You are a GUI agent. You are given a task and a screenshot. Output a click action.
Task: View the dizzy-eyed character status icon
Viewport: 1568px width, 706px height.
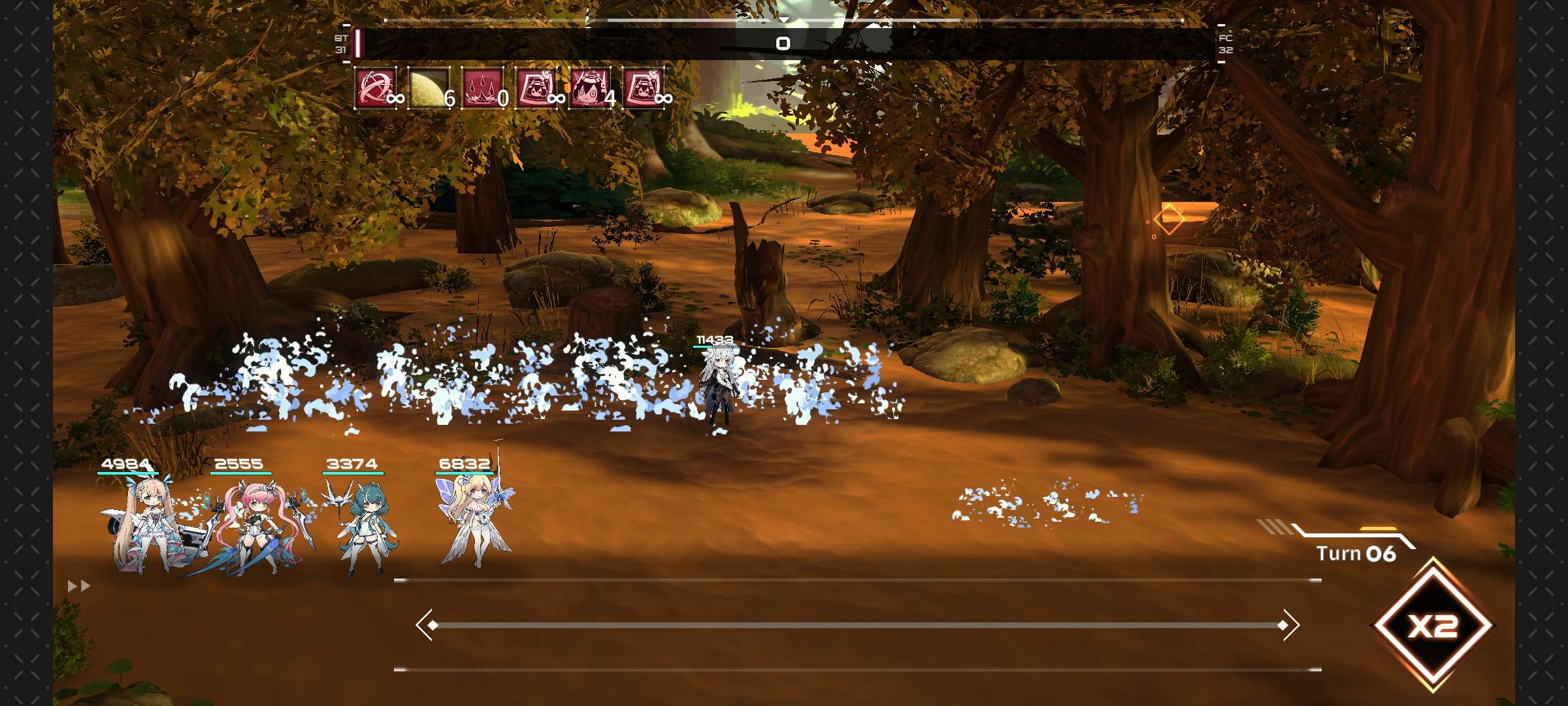point(589,88)
